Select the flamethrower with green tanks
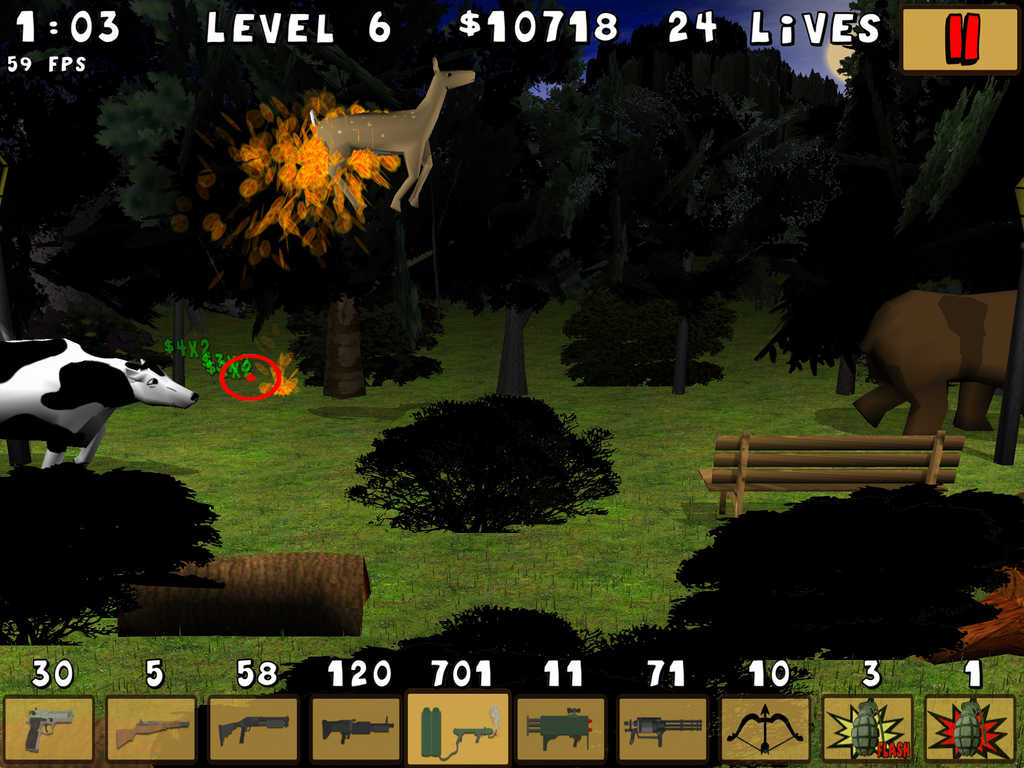 tap(459, 729)
